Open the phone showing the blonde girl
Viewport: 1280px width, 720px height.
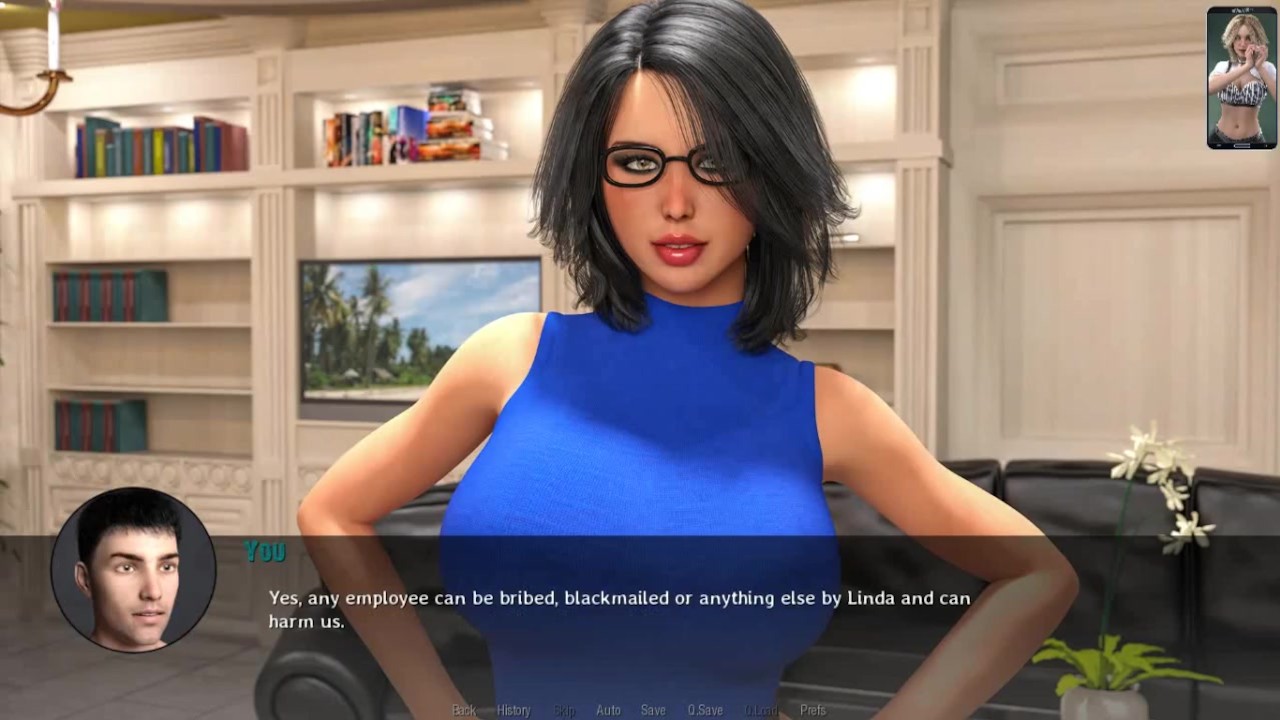1241,78
